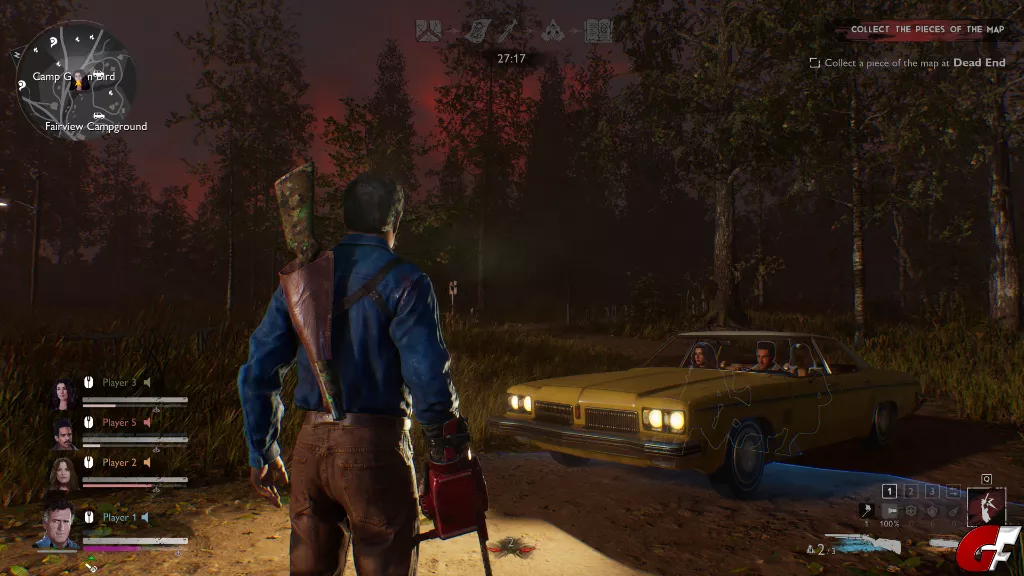Select the Necronomicon book objective icon

[x=598, y=31]
